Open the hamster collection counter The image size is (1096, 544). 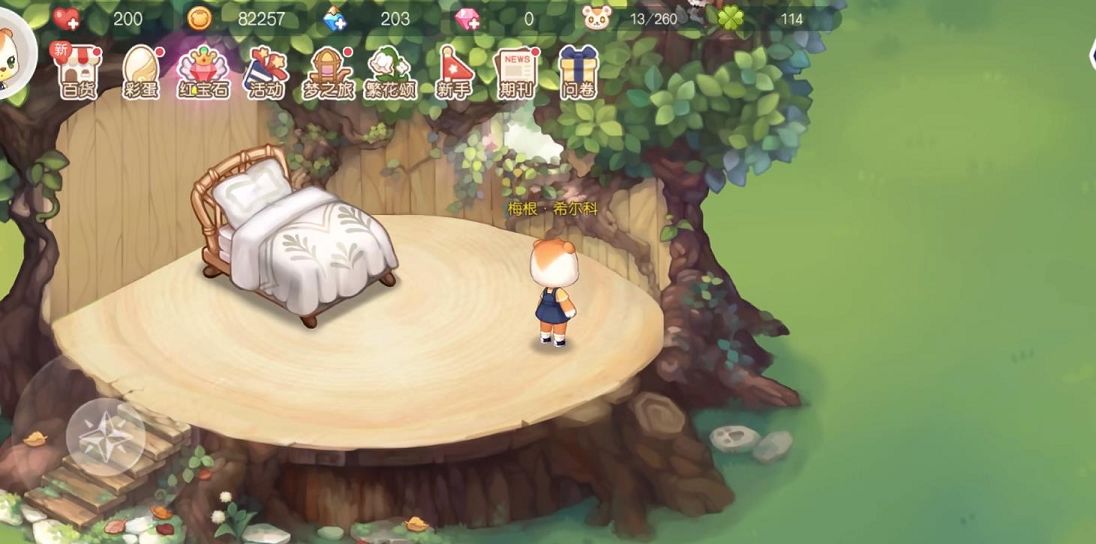point(597,18)
